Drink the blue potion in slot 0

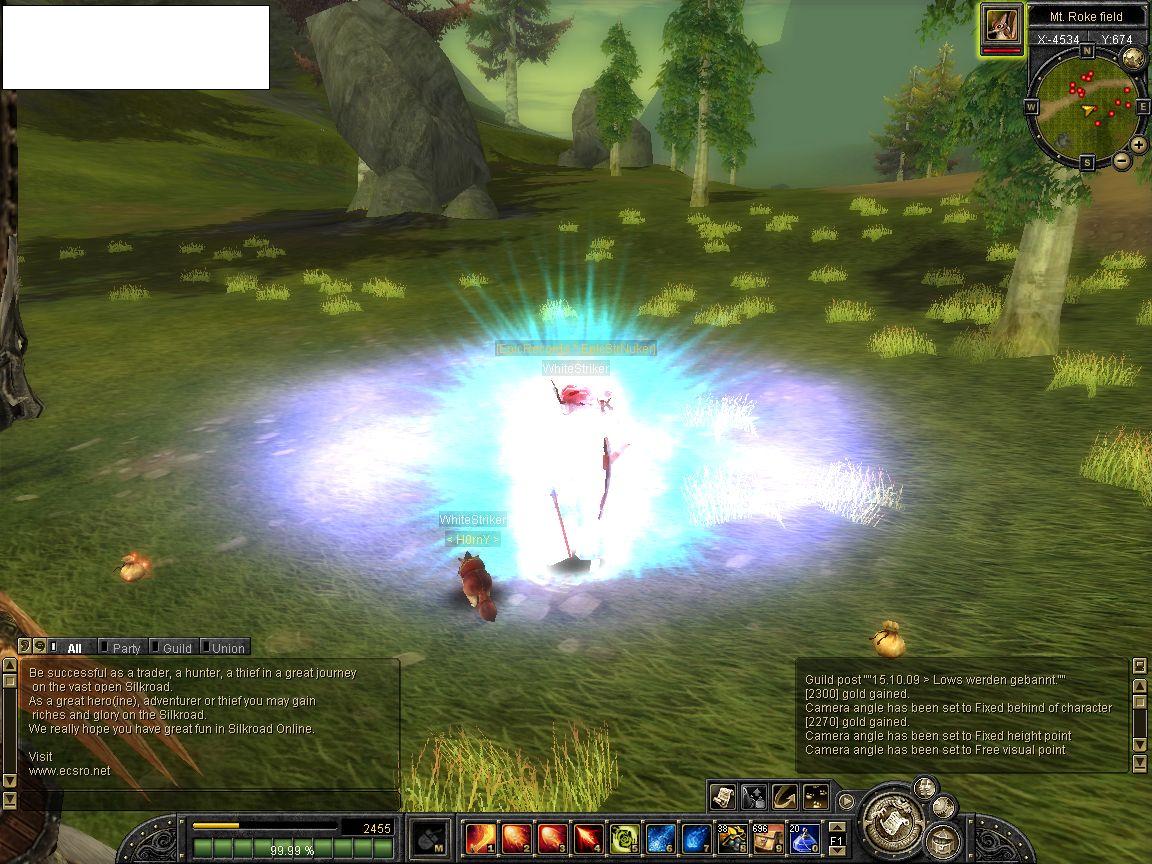pos(805,837)
